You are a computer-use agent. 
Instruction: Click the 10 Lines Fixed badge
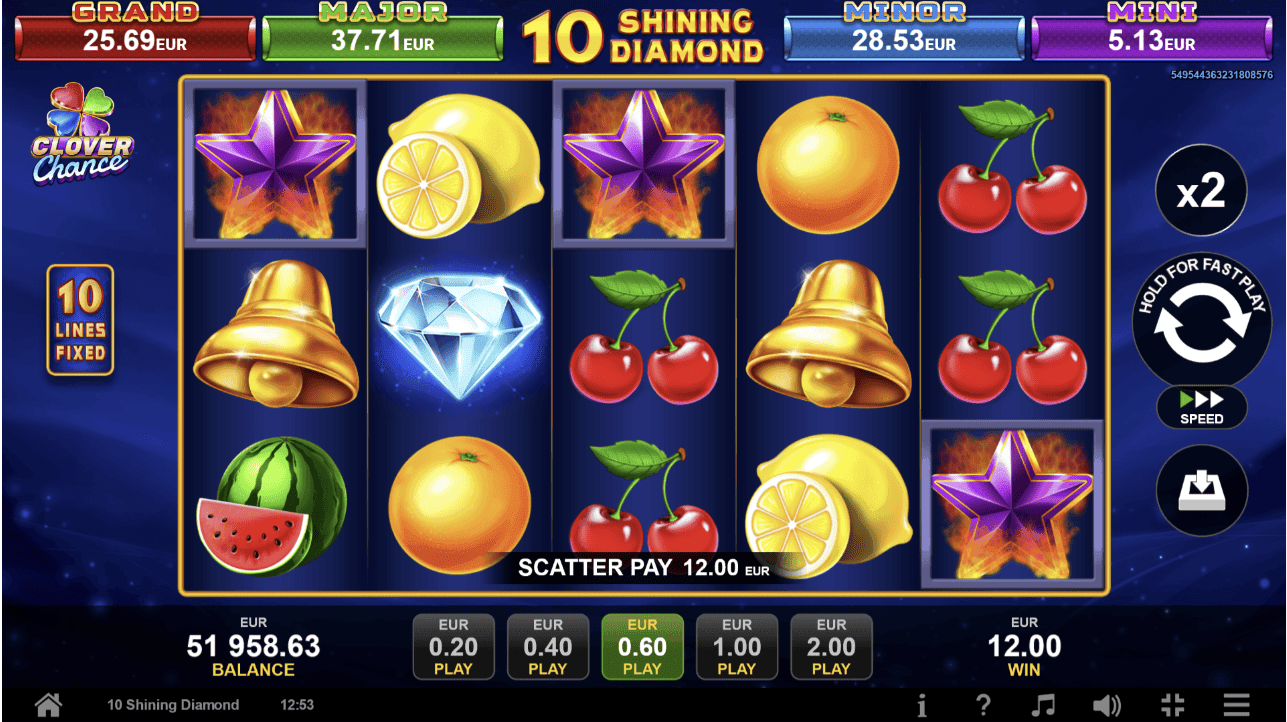(80, 320)
